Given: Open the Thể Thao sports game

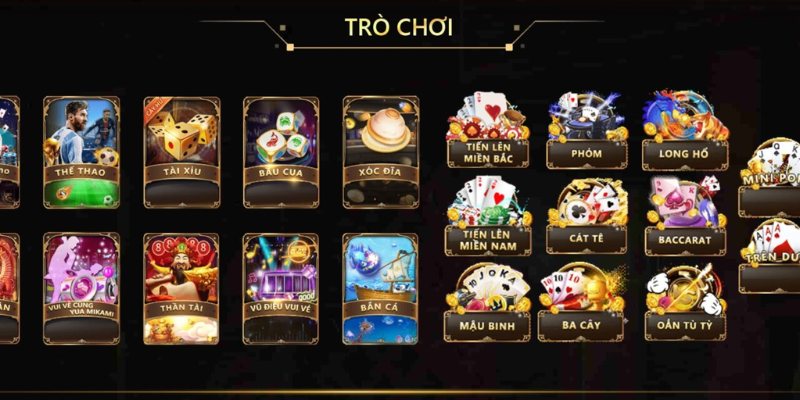Looking at the screenshot, I should [x=81, y=151].
